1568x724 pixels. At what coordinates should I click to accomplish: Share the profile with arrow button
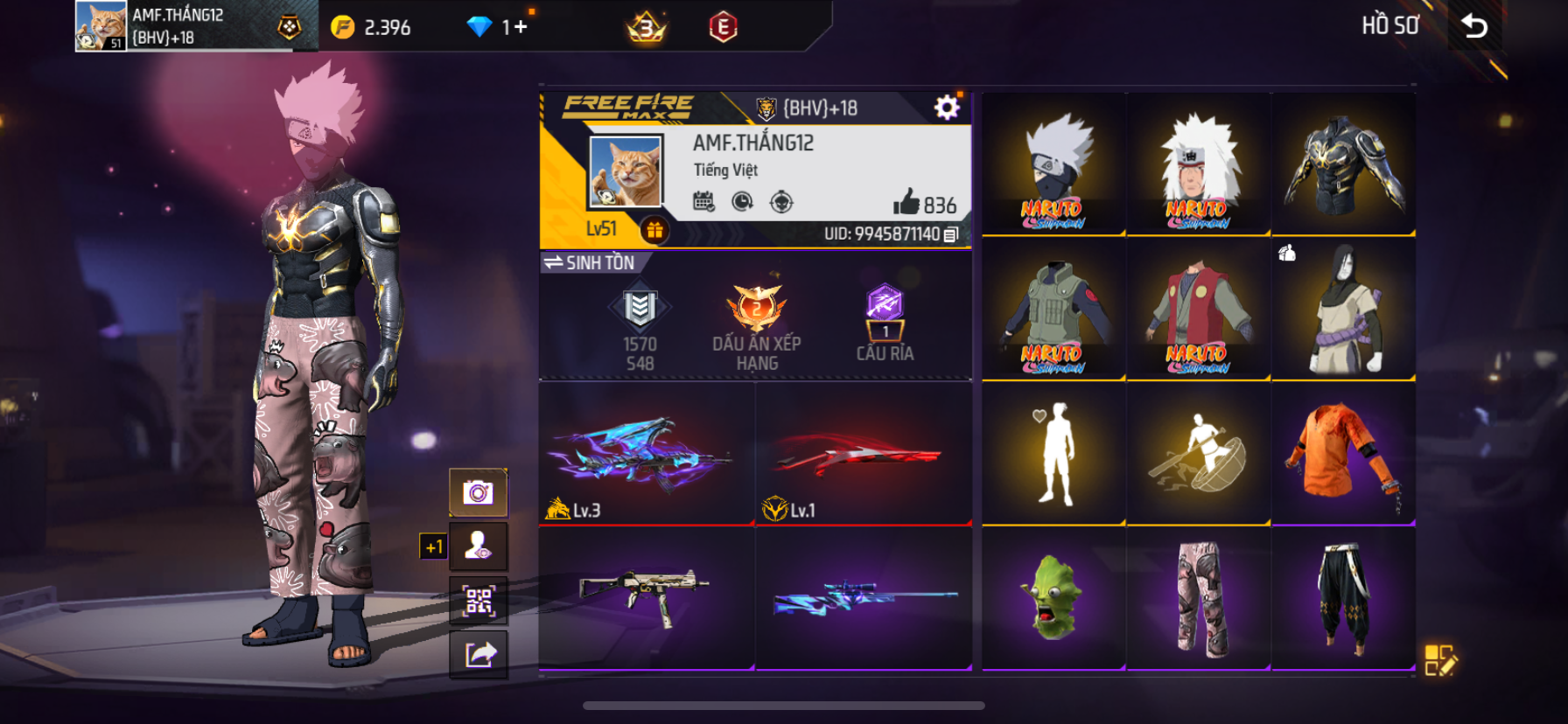[x=478, y=654]
